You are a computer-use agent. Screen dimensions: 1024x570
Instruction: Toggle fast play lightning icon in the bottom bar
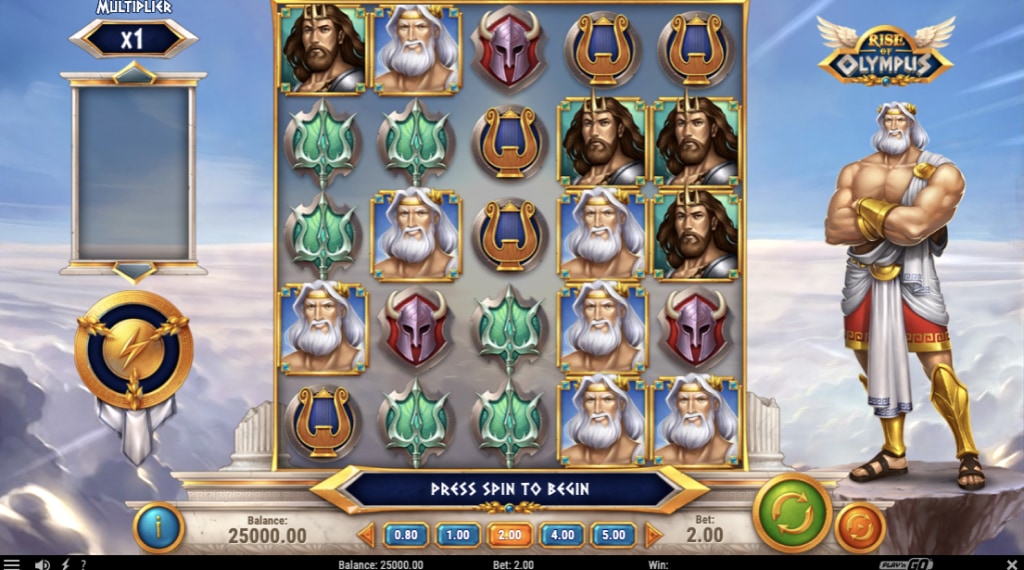[66, 564]
